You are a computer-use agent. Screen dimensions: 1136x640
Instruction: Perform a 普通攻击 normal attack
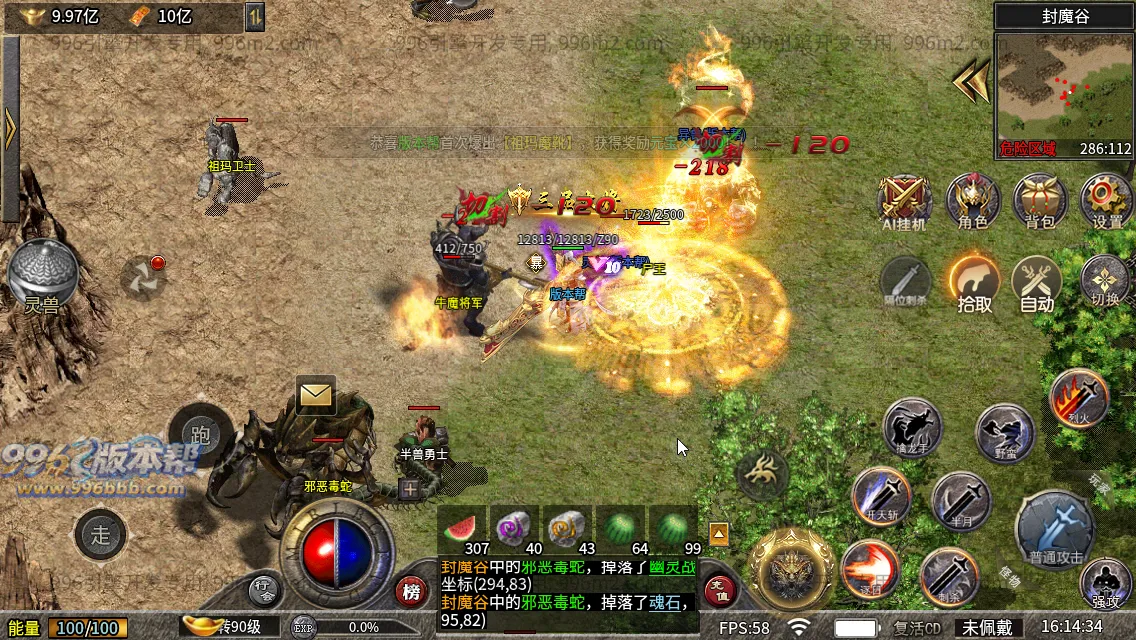pos(1054,528)
